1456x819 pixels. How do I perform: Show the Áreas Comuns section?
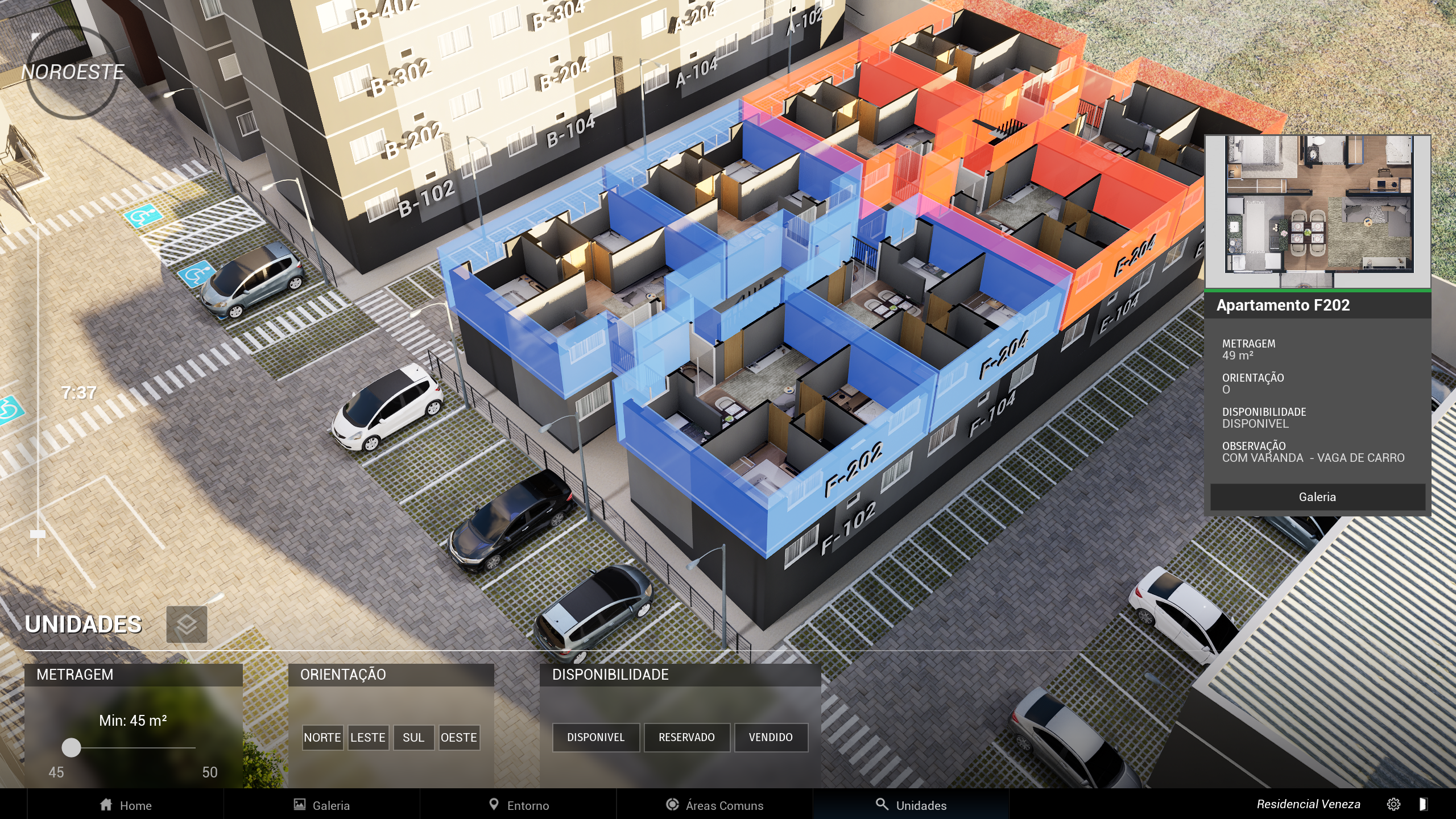point(715,805)
